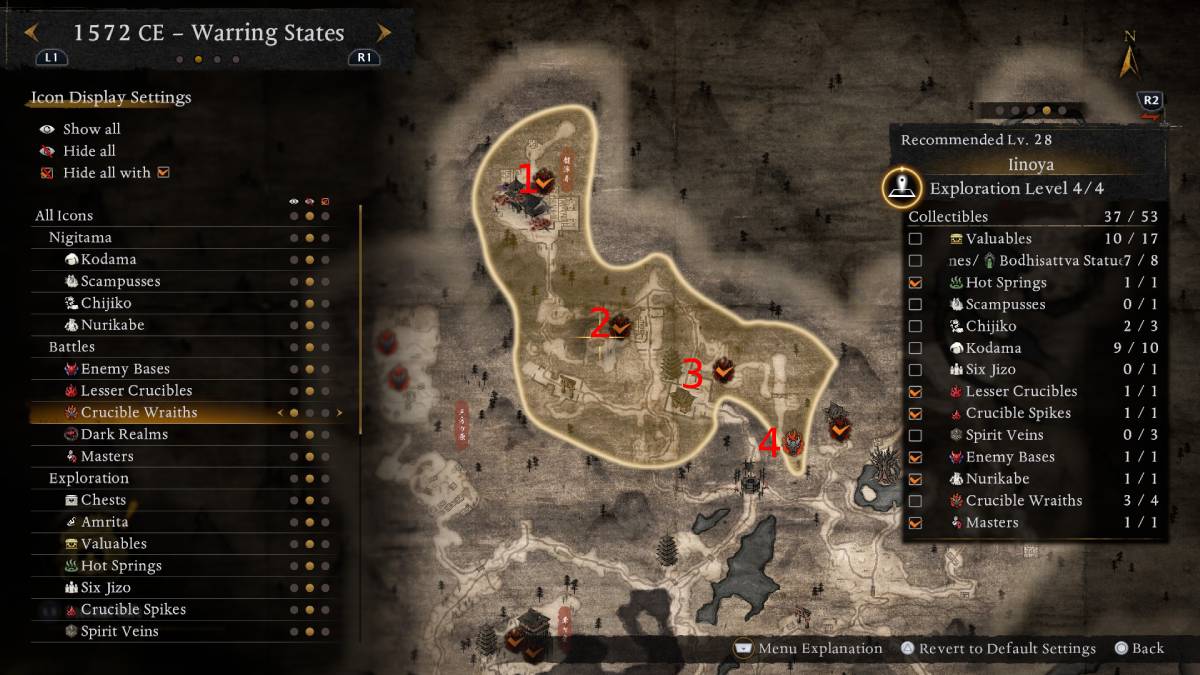Viewport: 1200px width, 675px height.
Task: Select the Enemy Bases row under Battles
Action: [x=124, y=369]
